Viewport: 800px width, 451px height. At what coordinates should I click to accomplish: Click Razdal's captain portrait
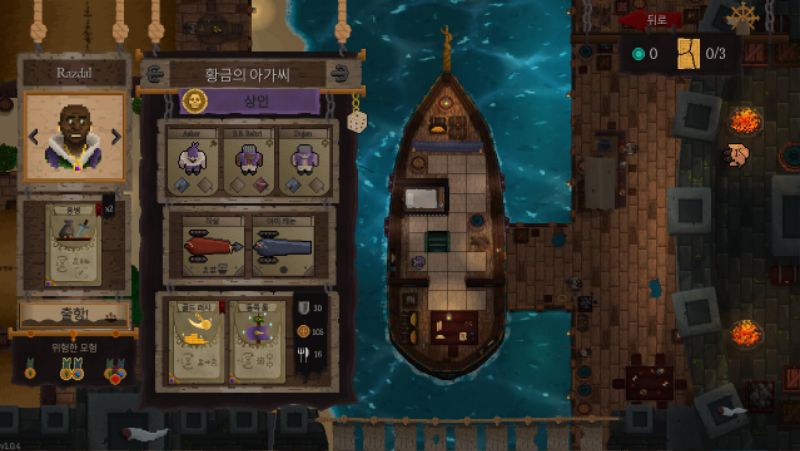(75, 136)
